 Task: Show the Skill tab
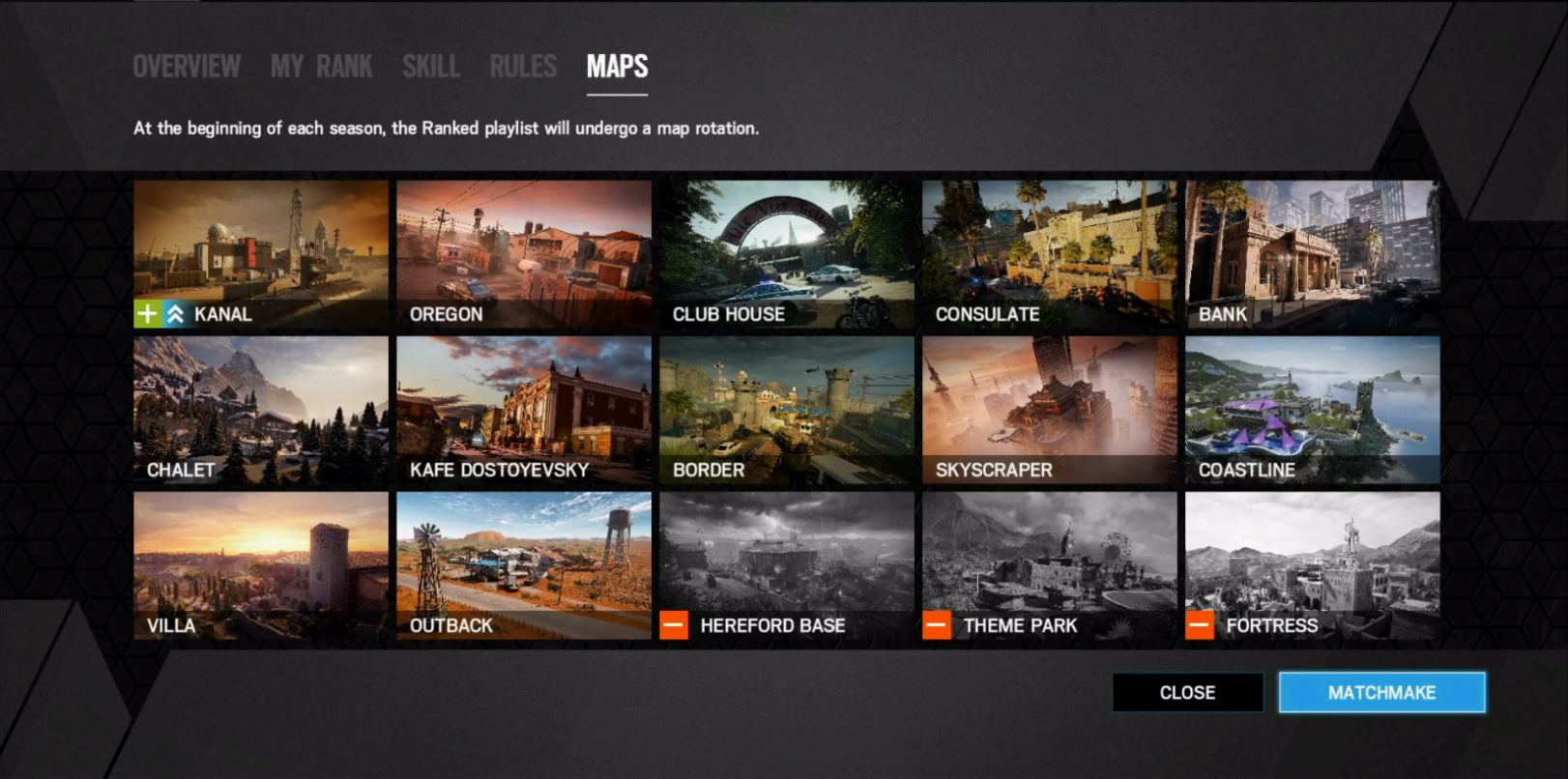pos(431,67)
